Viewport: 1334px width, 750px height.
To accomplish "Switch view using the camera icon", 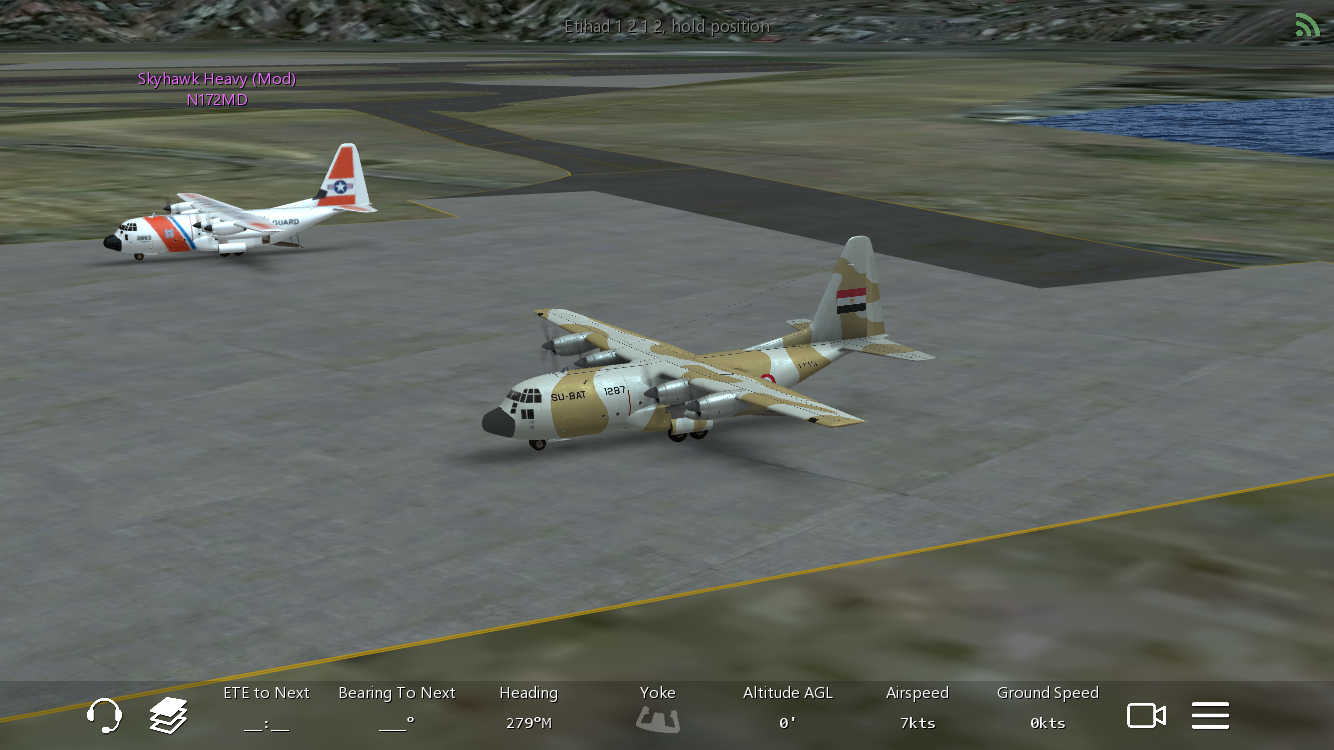I will click(1146, 715).
